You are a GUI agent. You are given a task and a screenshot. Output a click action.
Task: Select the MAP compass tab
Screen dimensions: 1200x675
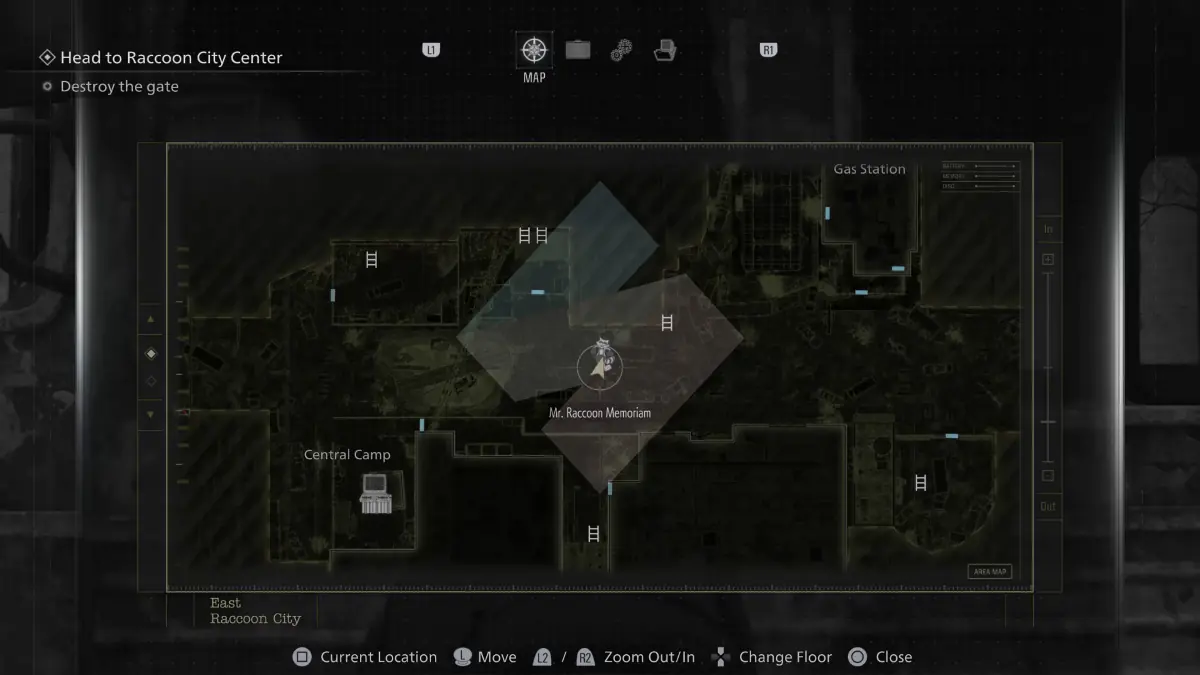click(x=534, y=50)
